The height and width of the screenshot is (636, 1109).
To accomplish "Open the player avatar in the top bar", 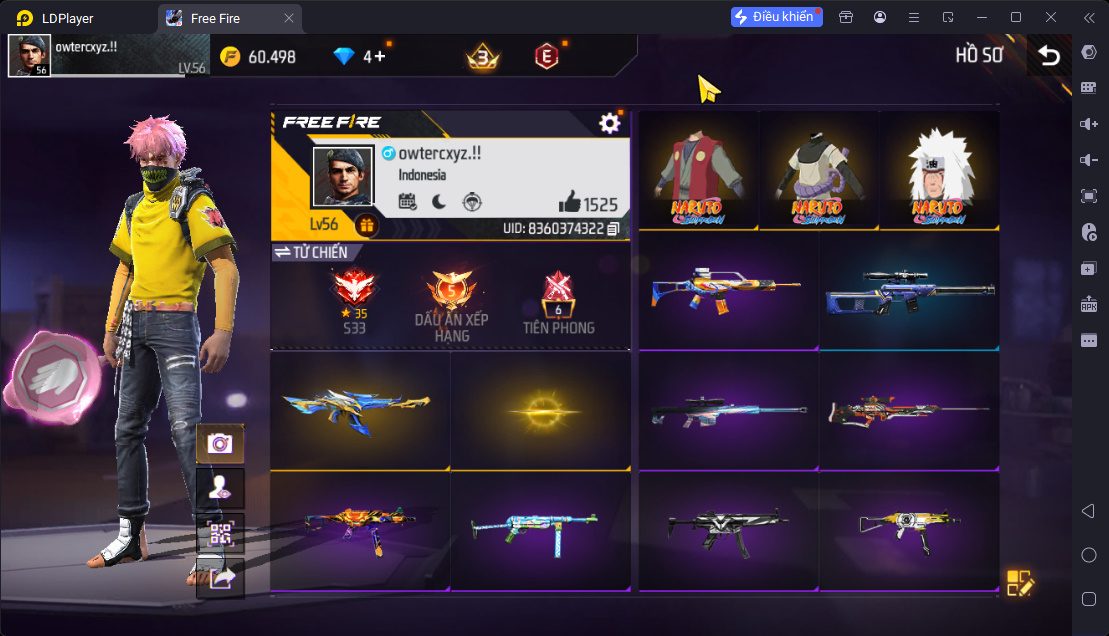I will (30, 56).
